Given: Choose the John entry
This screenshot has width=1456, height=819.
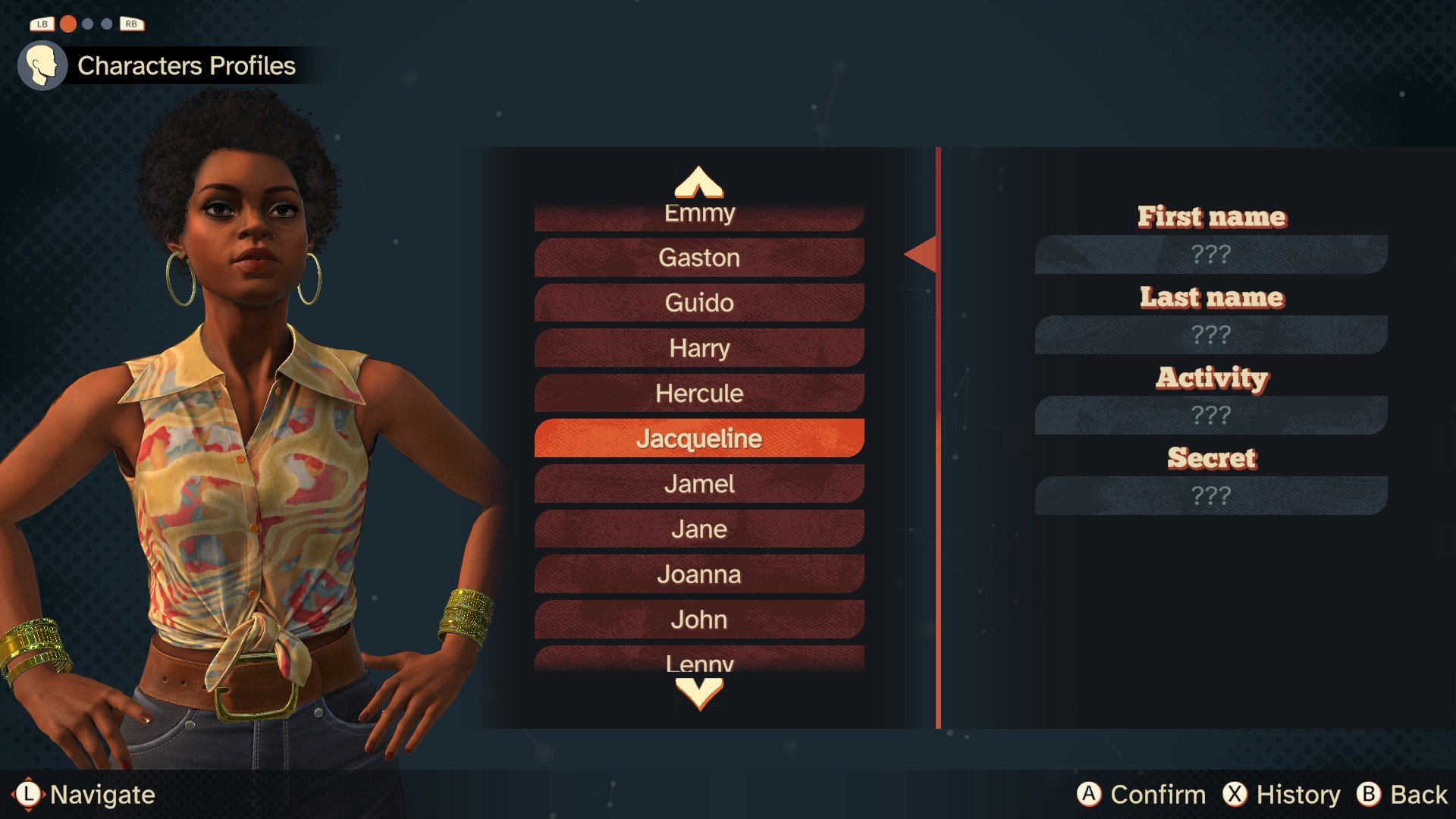Looking at the screenshot, I should [x=698, y=620].
